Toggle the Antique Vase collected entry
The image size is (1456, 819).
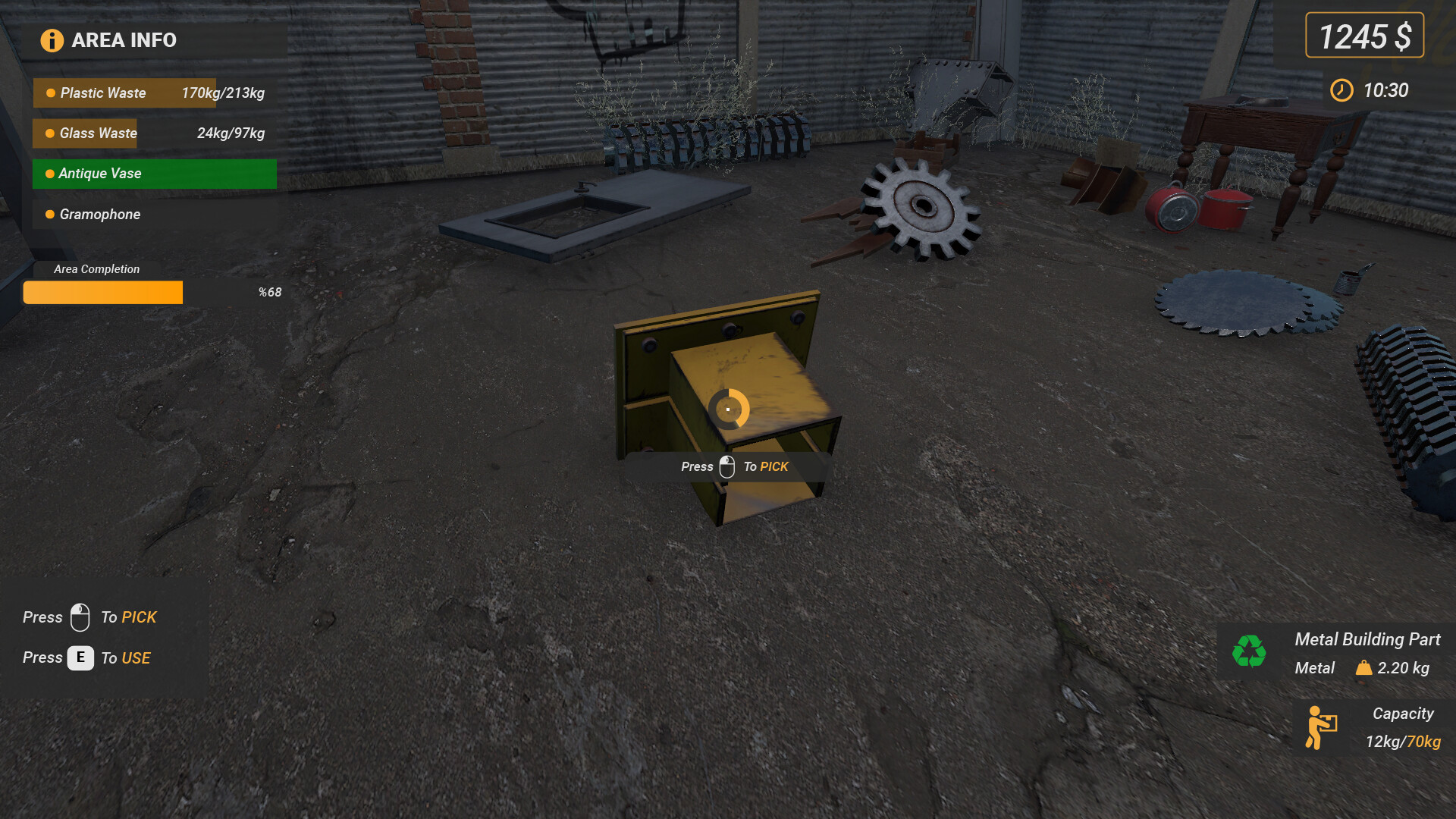click(99, 174)
